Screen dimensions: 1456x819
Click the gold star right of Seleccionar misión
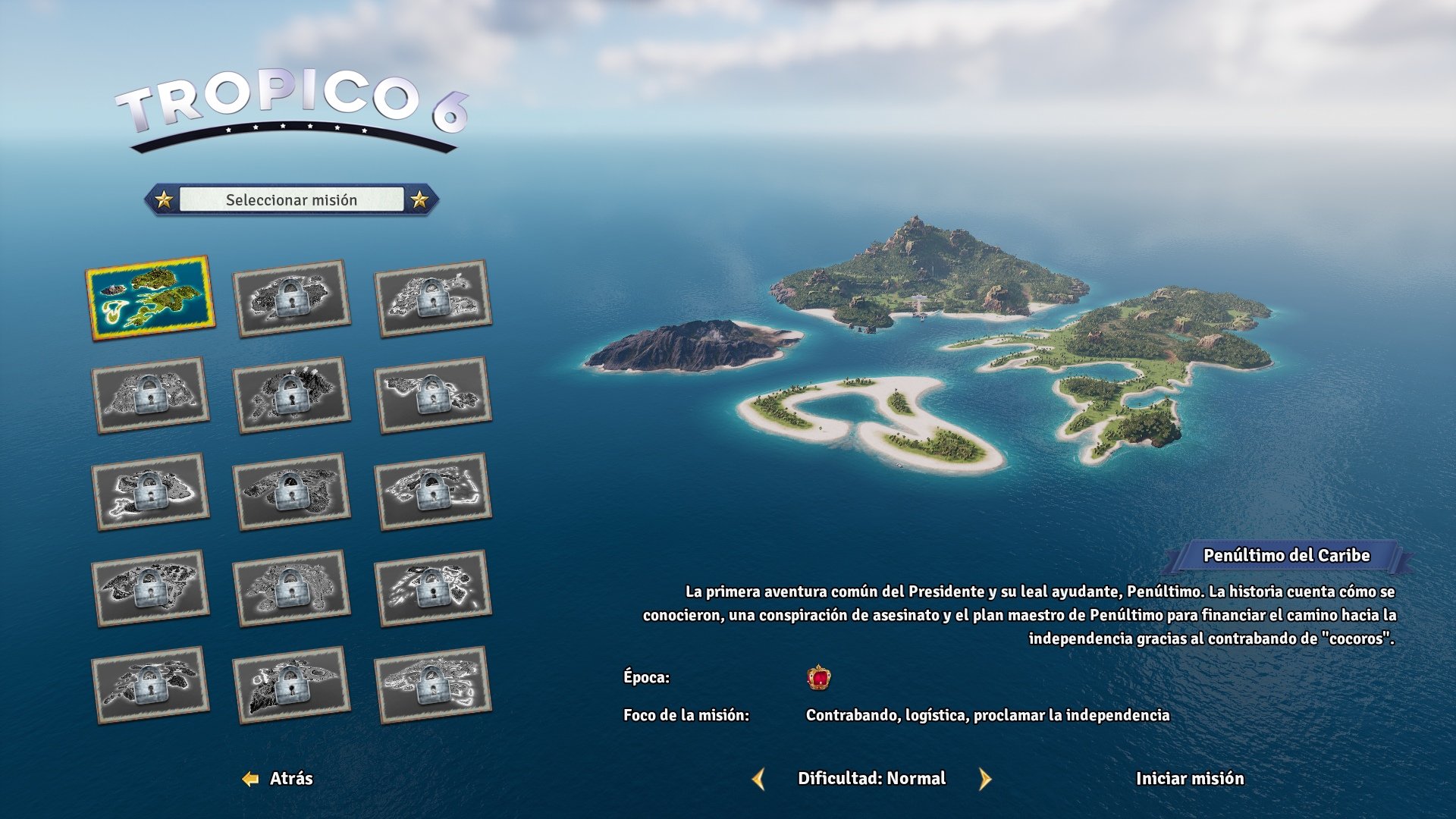point(419,200)
